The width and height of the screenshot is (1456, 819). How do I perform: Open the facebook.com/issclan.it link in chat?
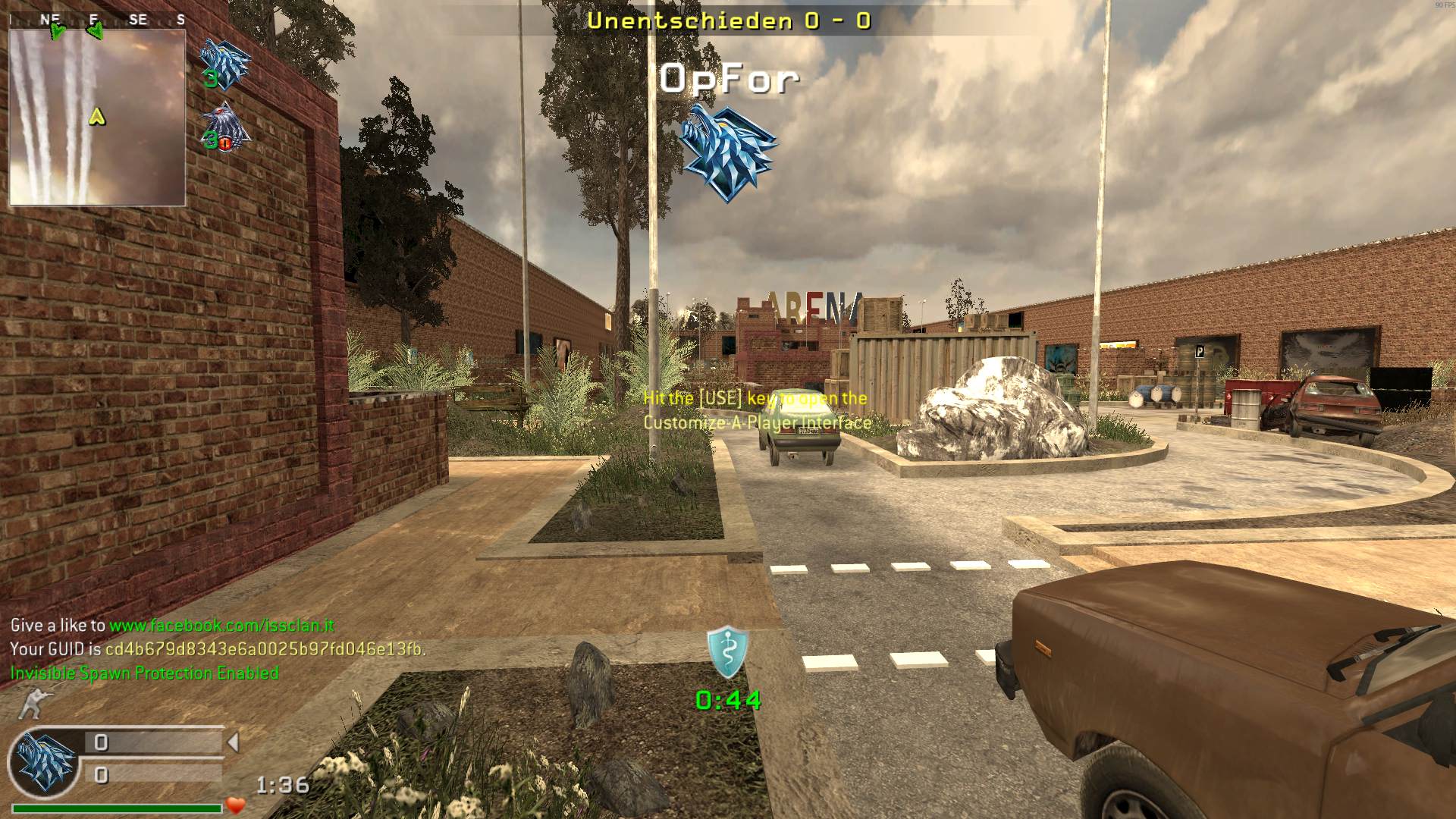pyautogui.click(x=221, y=626)
